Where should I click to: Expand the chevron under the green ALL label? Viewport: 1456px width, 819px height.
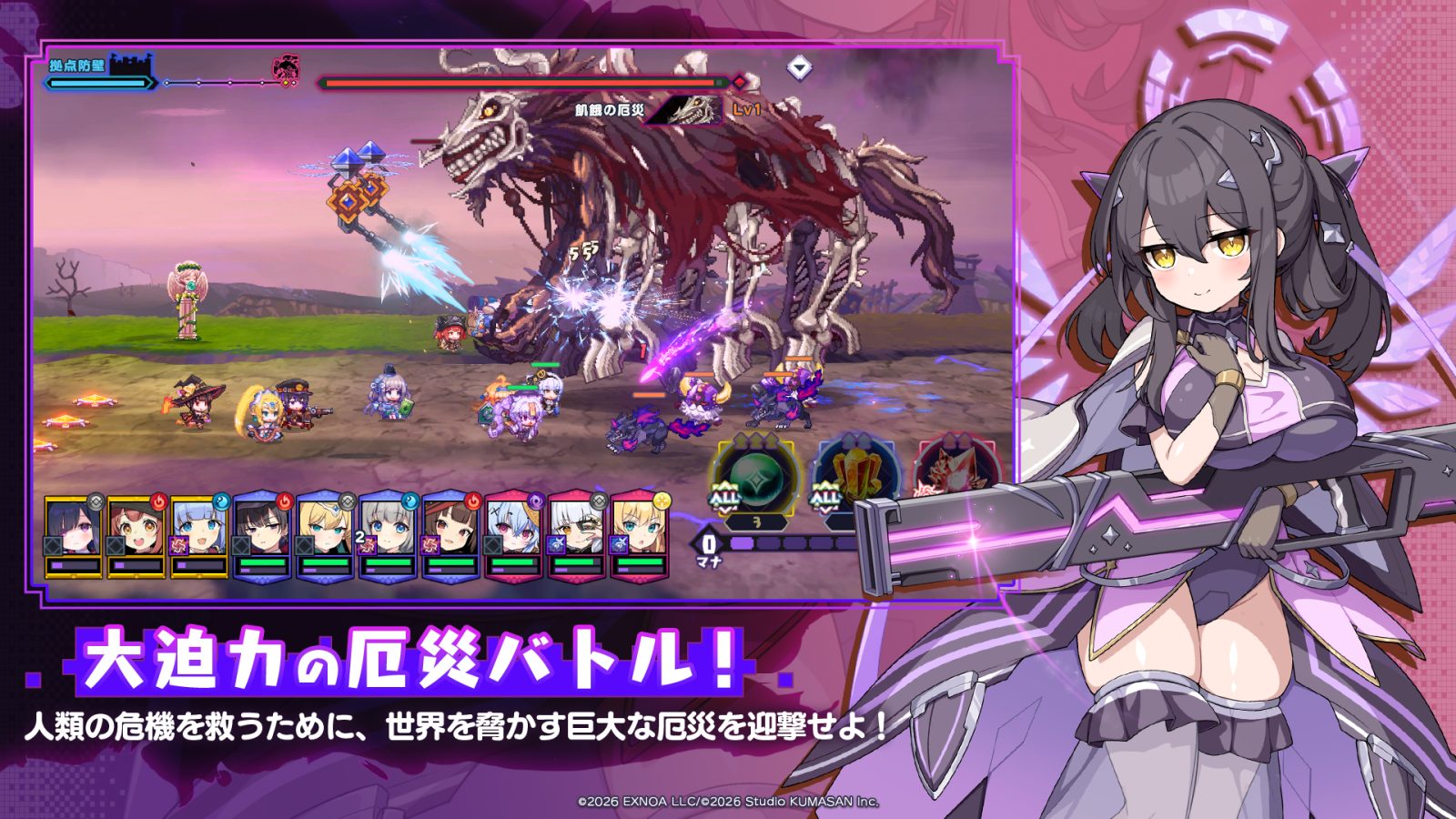pos(725,509)
